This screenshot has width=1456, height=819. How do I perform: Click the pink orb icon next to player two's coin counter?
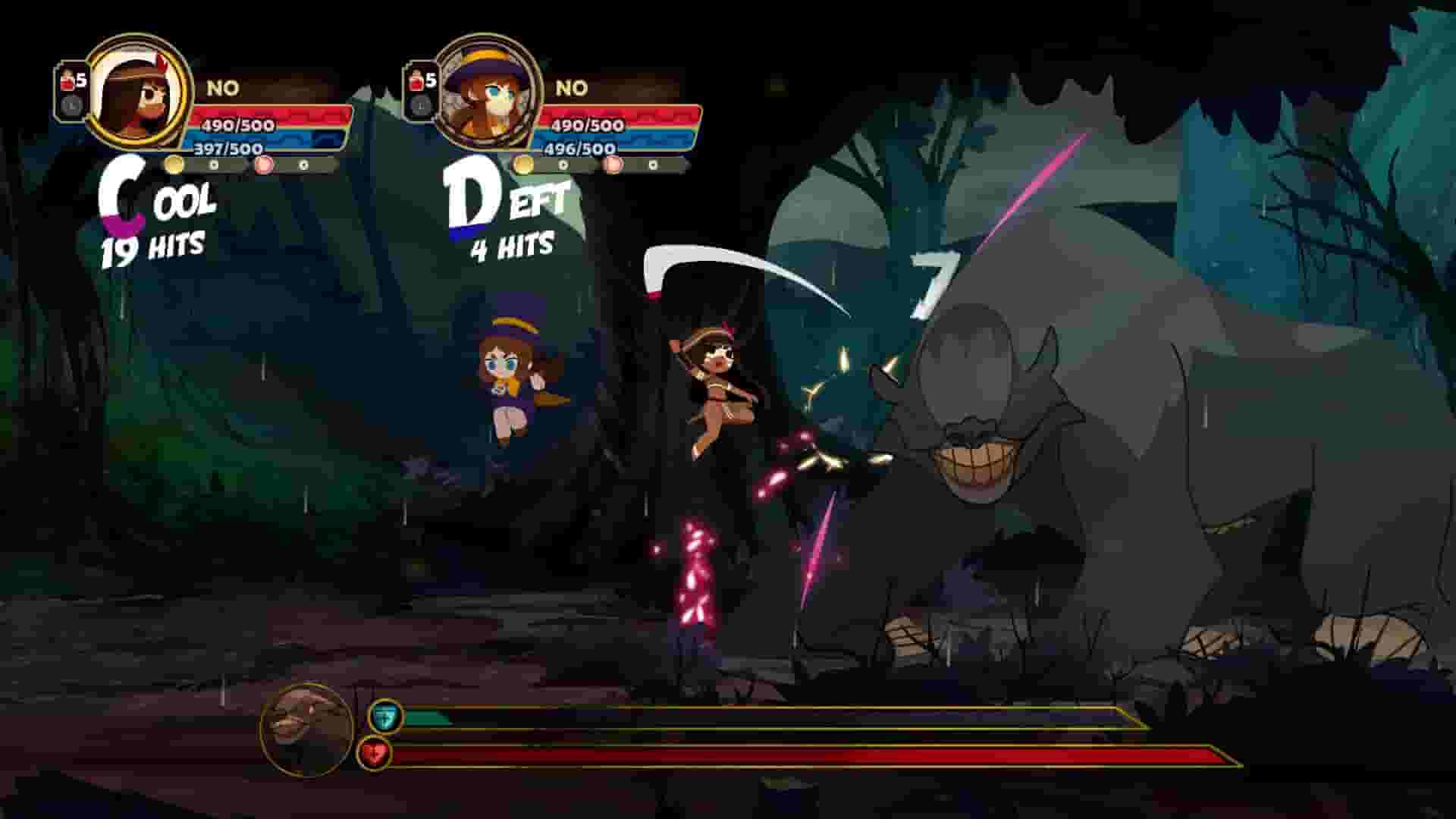click(x=614, y=163)
